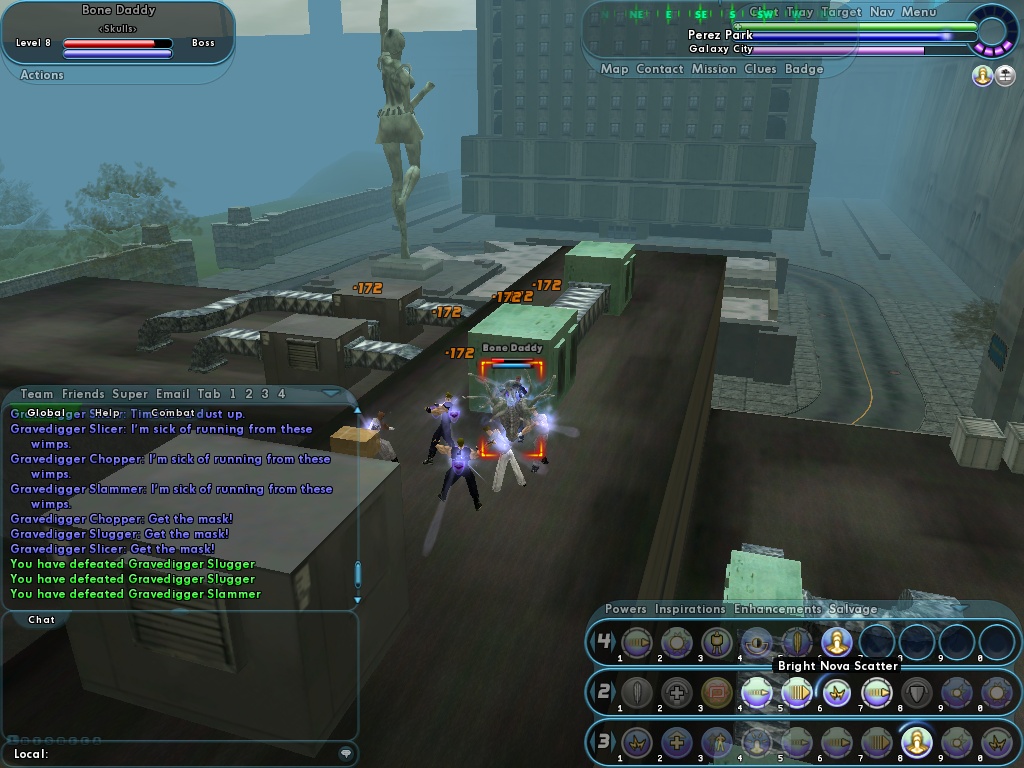
Task: Toggle the Target window
Action: pos(841,12)
